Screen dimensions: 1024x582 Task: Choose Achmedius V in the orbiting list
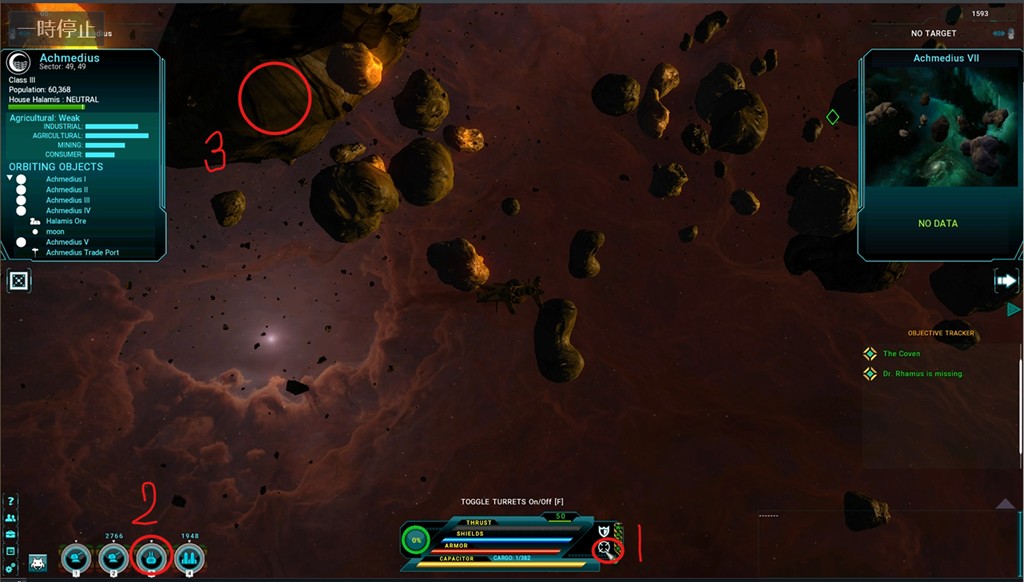(67, 242)
